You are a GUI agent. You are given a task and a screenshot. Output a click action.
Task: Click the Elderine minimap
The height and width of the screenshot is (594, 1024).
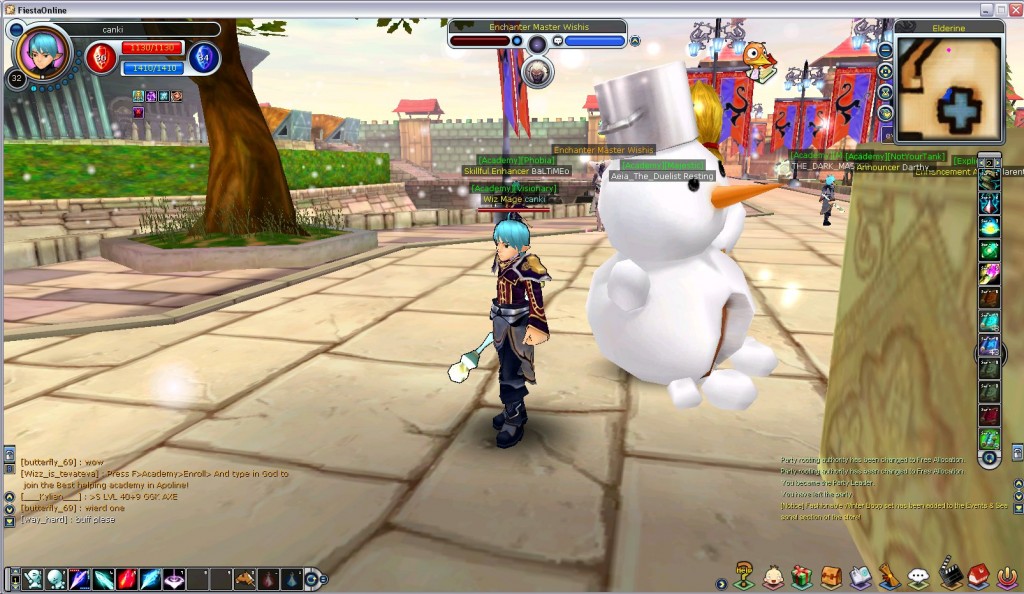coord(950,90)
